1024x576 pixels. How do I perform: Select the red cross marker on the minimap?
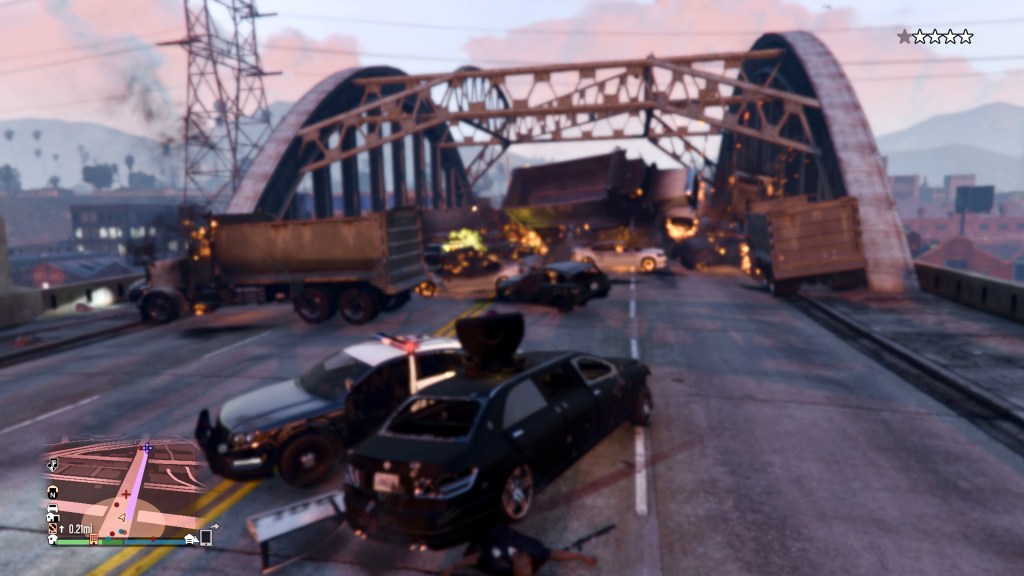[125, 494]
